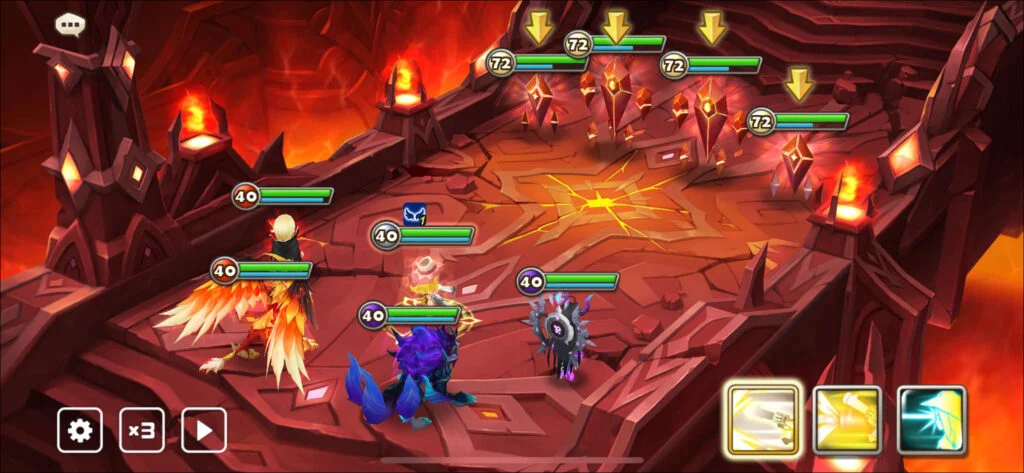Start auto-battle with the play arrow button
The image size is (1024, 473).
(x=204, y=430)
